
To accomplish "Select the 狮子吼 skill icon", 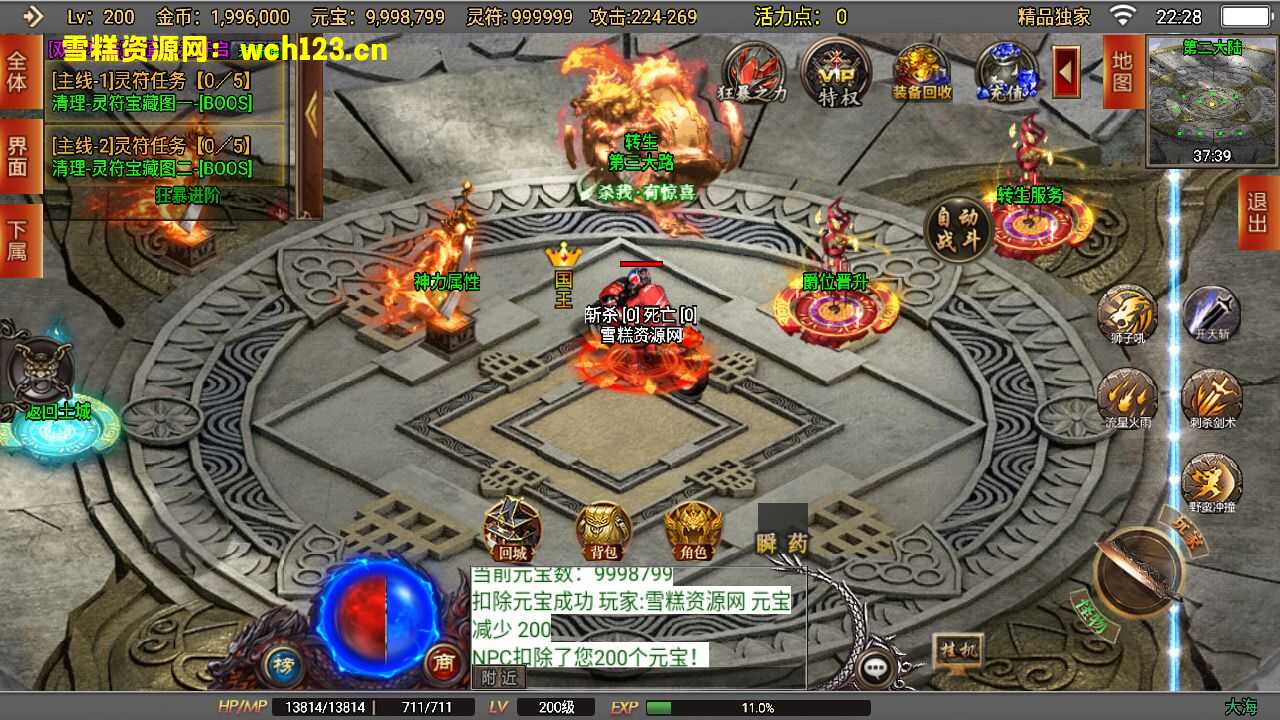I will [1128, 310].
